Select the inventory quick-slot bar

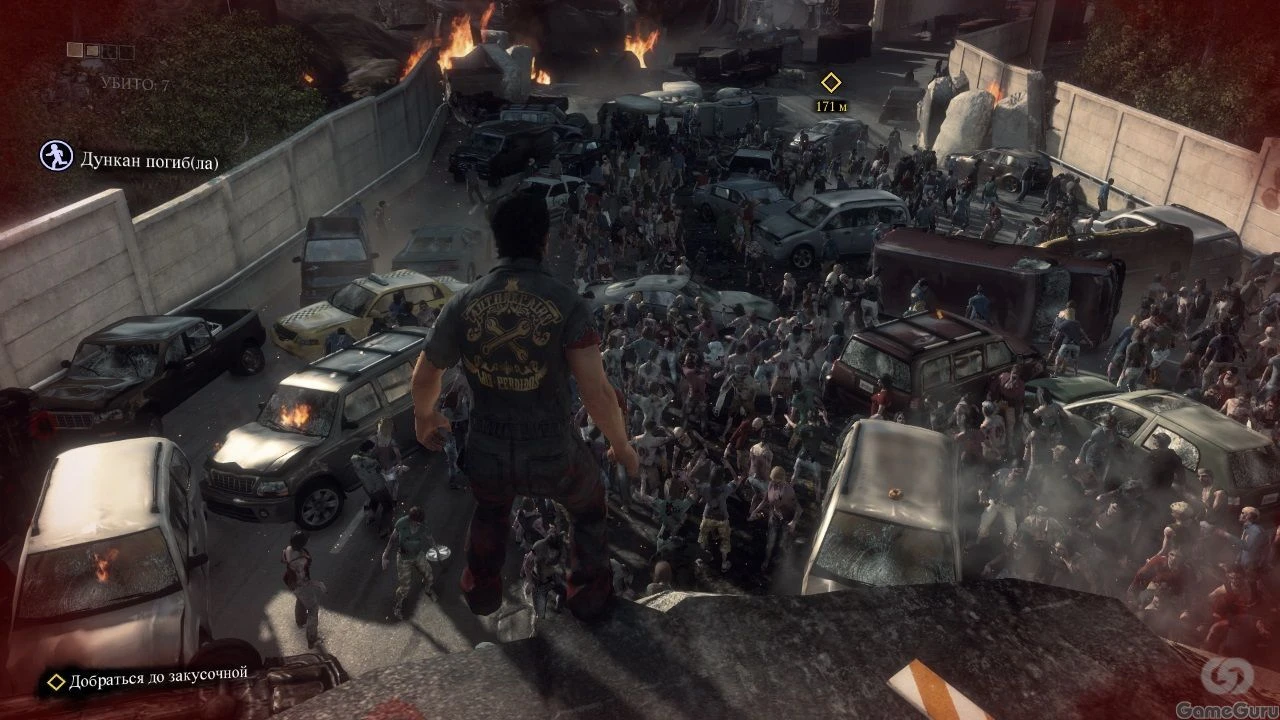tap(100, 49)
